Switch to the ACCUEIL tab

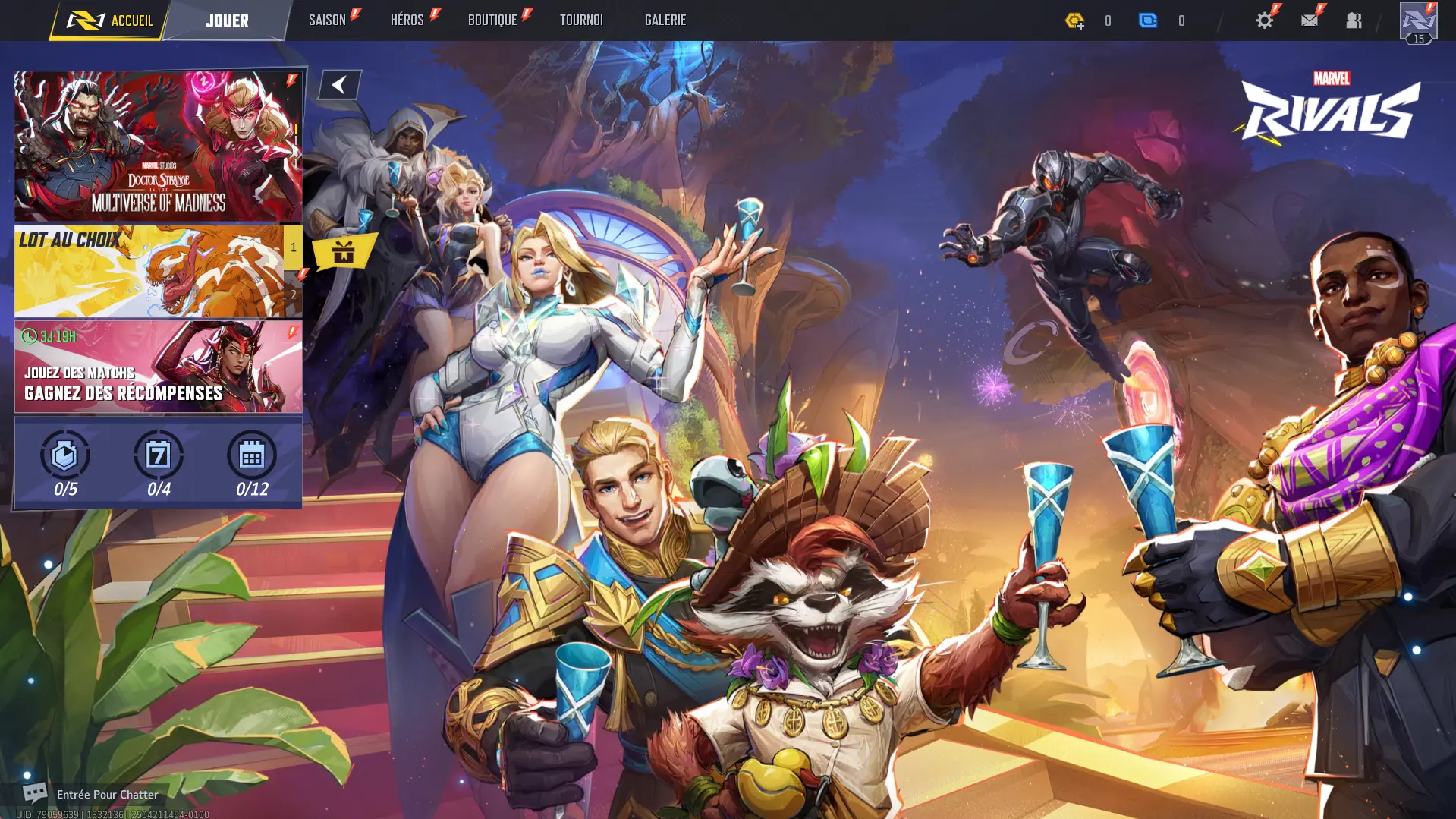point(121,21)
